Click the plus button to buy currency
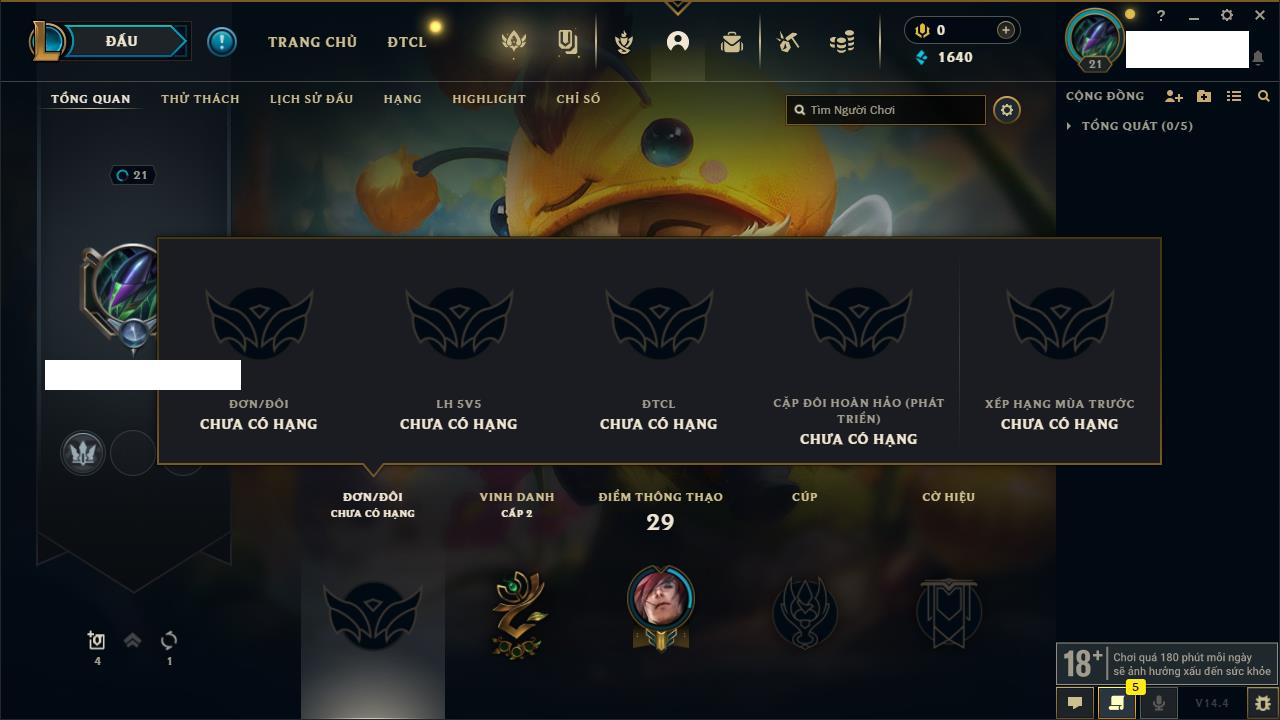The height and width of the screenshot is (720, 1280). pyautogui.click(x=1006, y=30)
